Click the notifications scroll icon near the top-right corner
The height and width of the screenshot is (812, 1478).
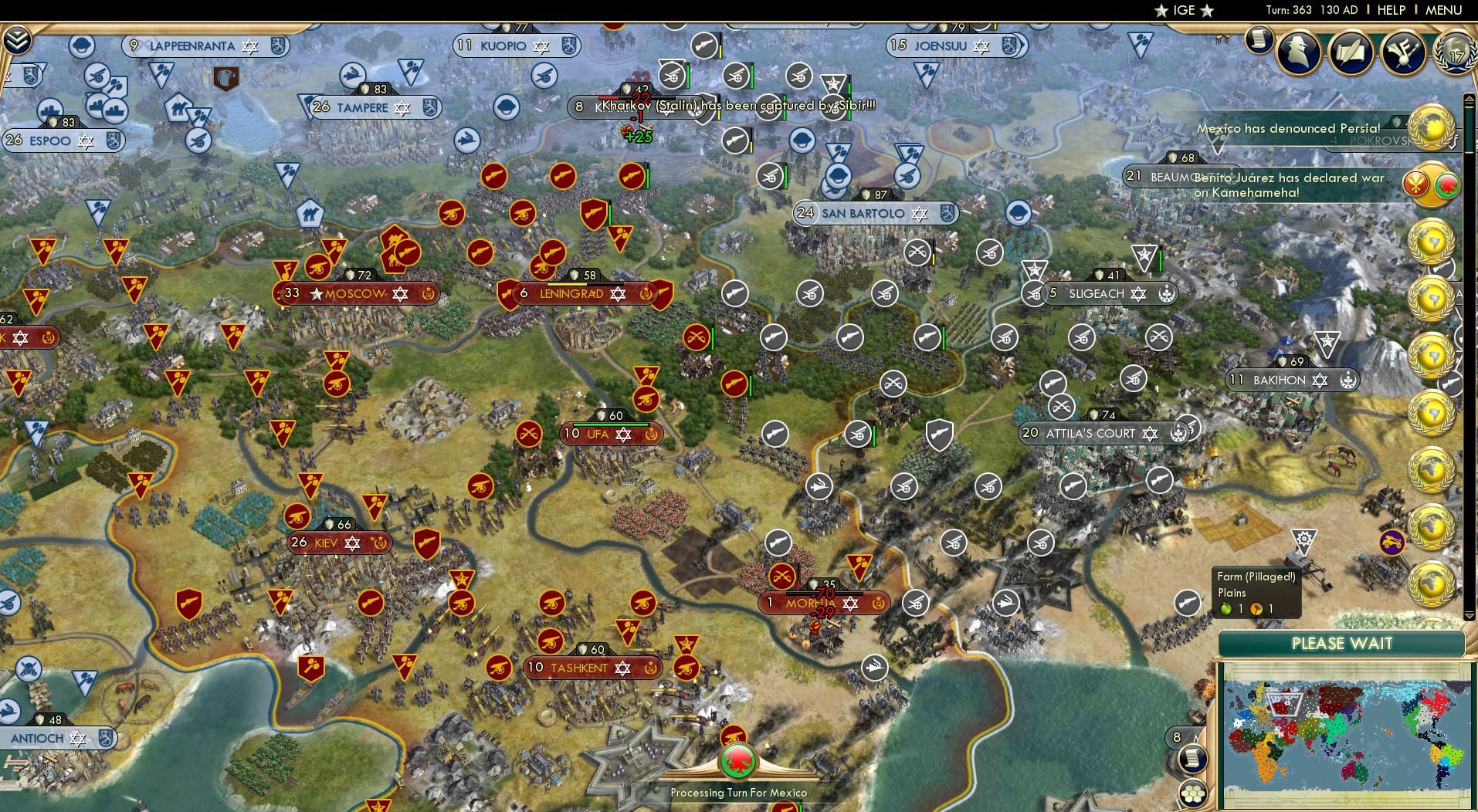tap(1259, 39)
